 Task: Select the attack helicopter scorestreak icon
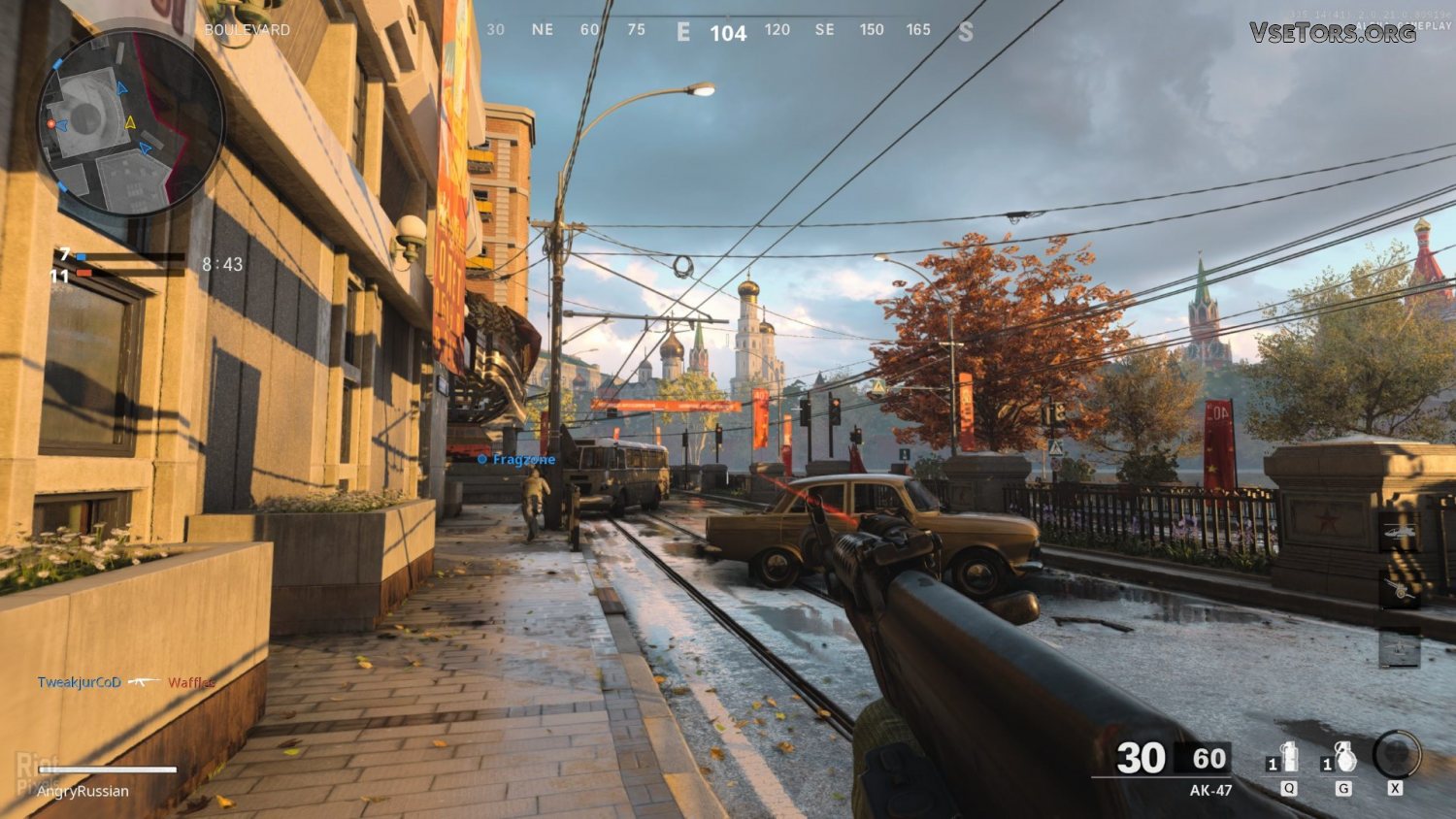1399,533
